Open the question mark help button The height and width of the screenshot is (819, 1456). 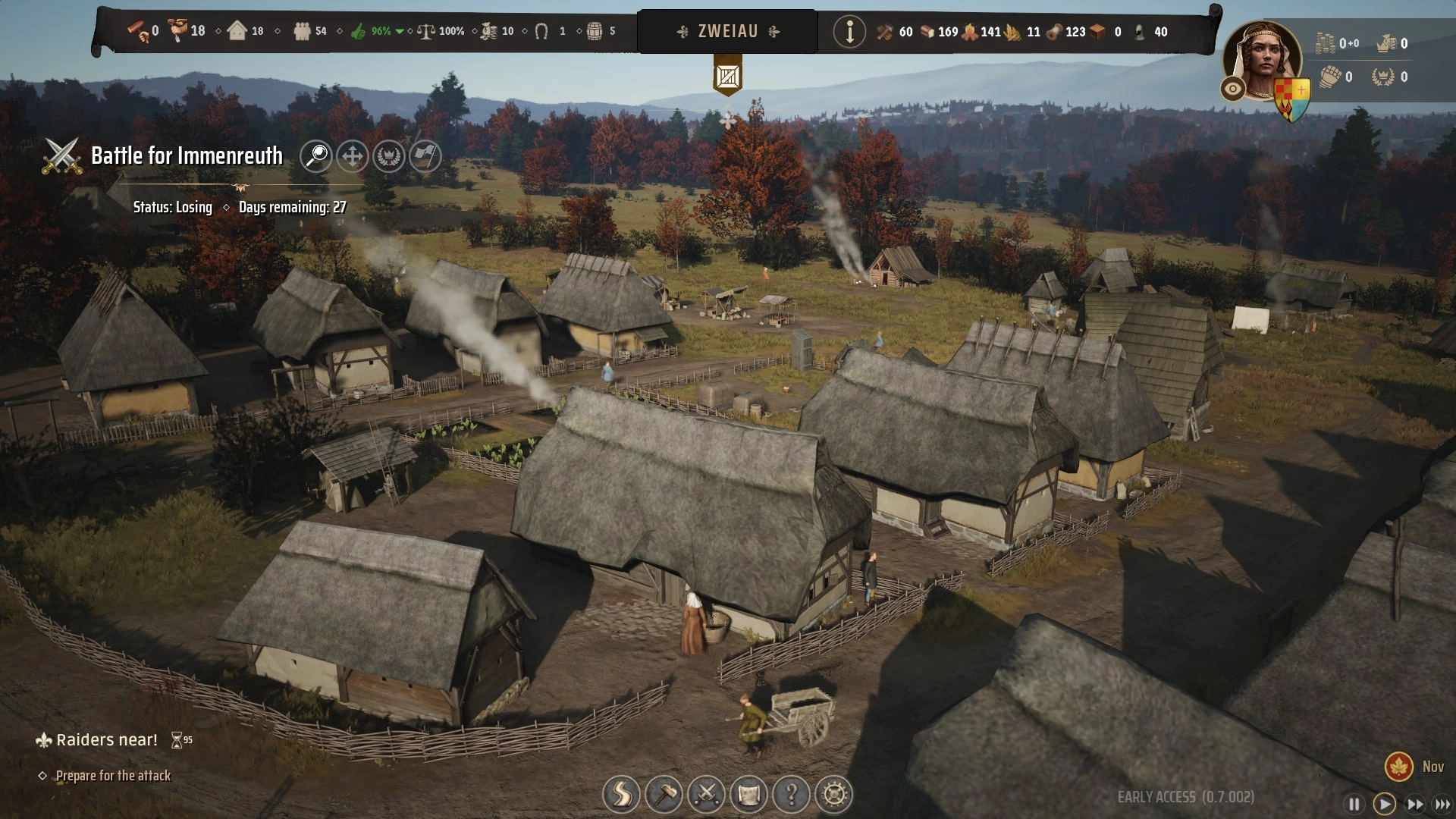click(x=791, y=794)
